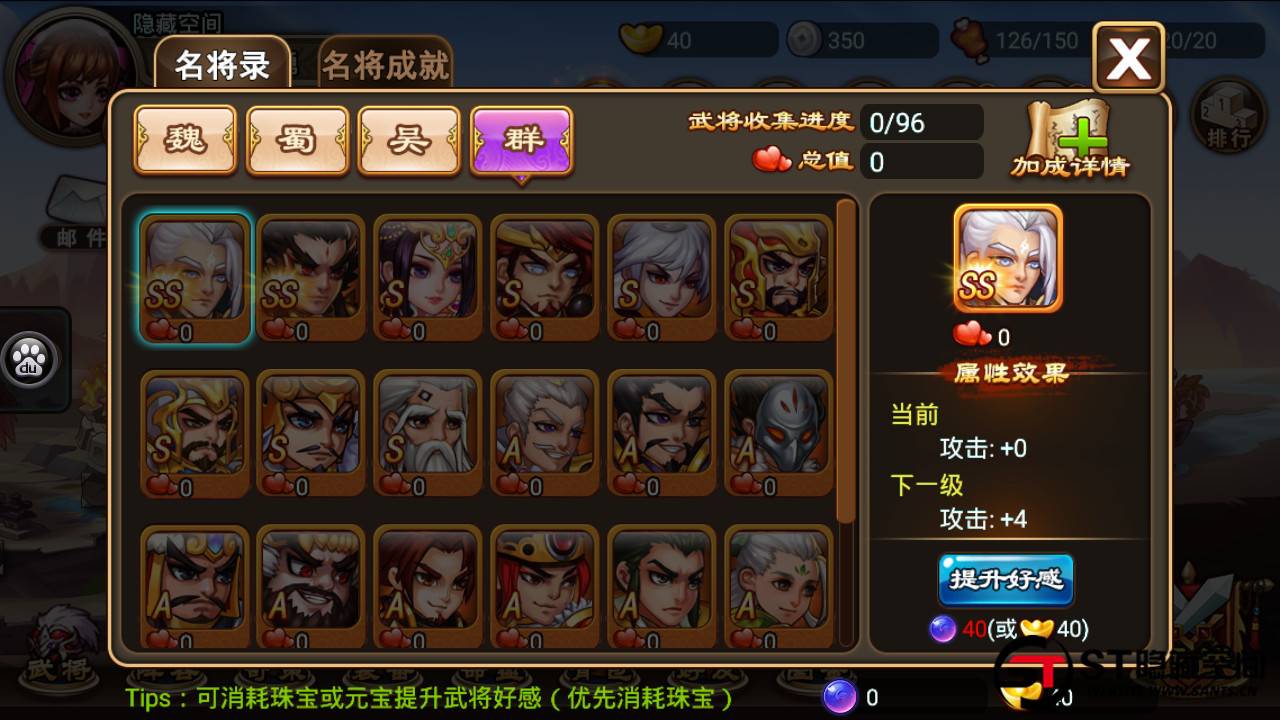Click the heart icon beside 总值

[x=769, y=160]
